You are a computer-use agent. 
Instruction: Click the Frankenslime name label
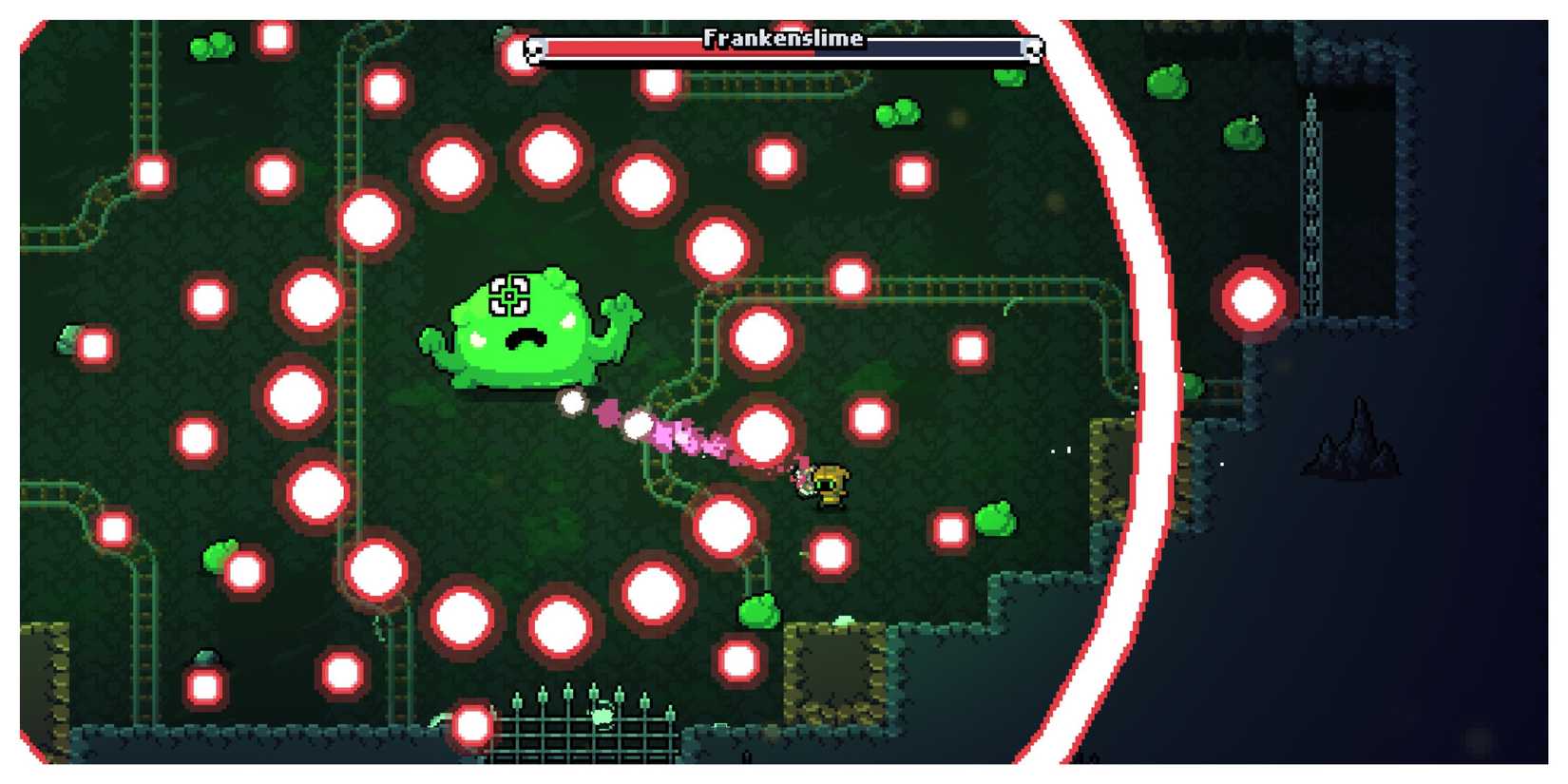tap(781, 39)
